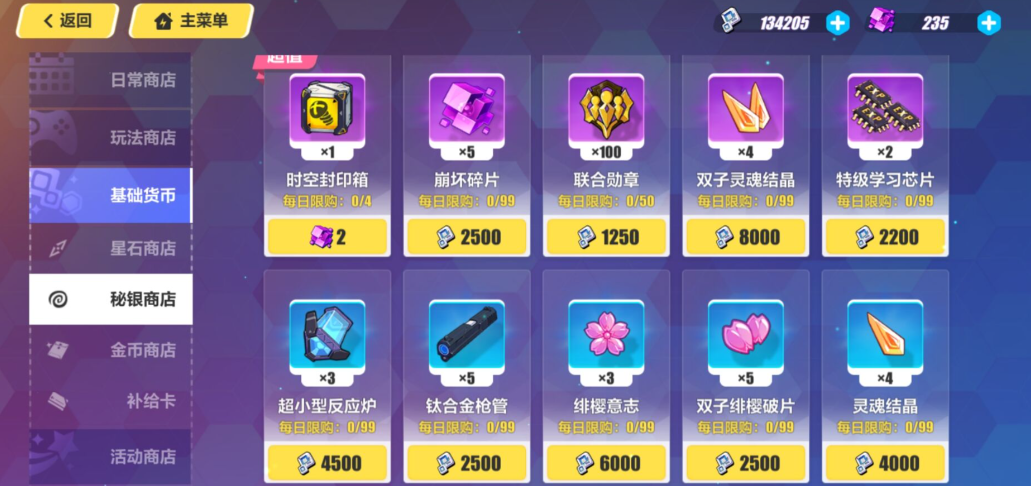Image resolution: width=1031 pixels, height=486 pixels.
Task: Purchase 联合勋章 for 1250
Action: pyautogui.click(x=606, y=237)
